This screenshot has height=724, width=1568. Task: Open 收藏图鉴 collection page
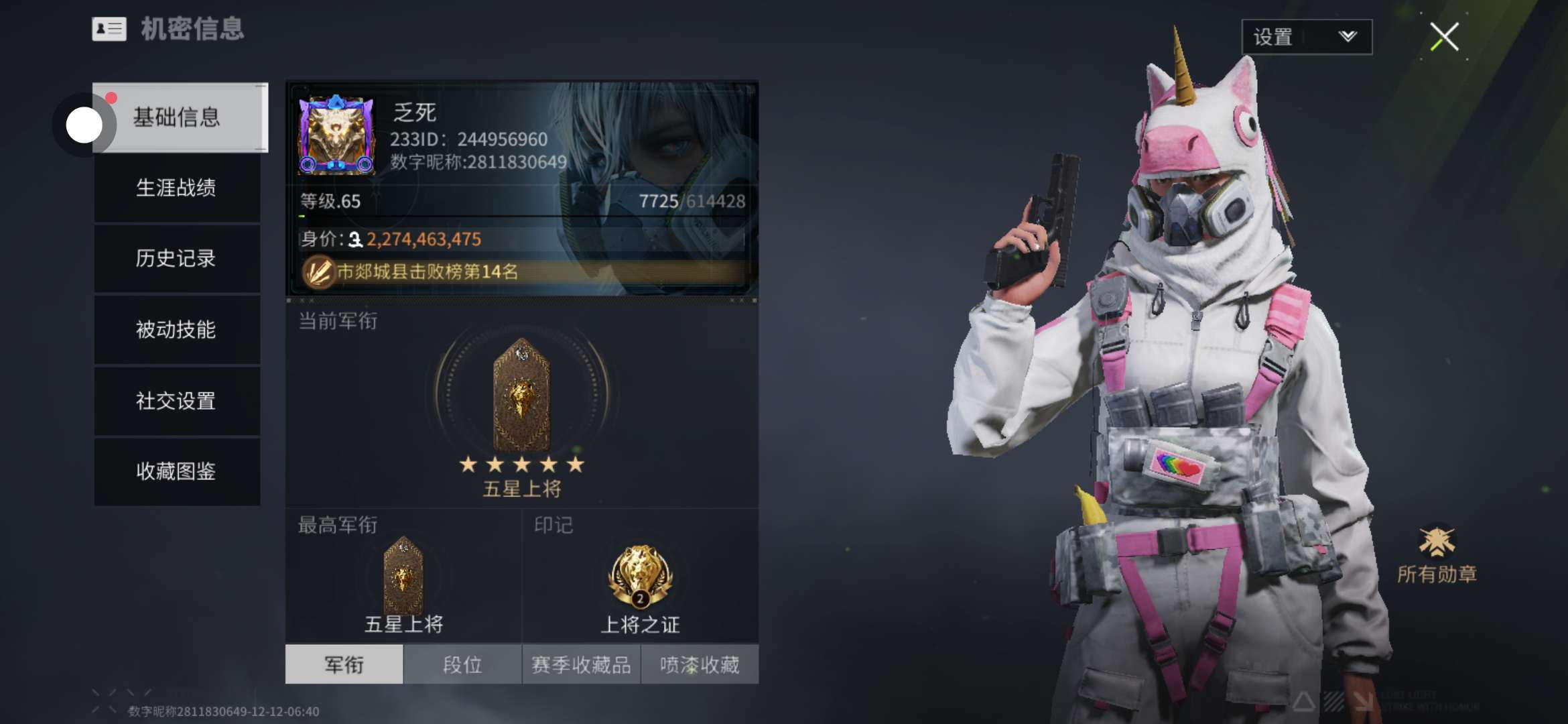coord(177,471)
